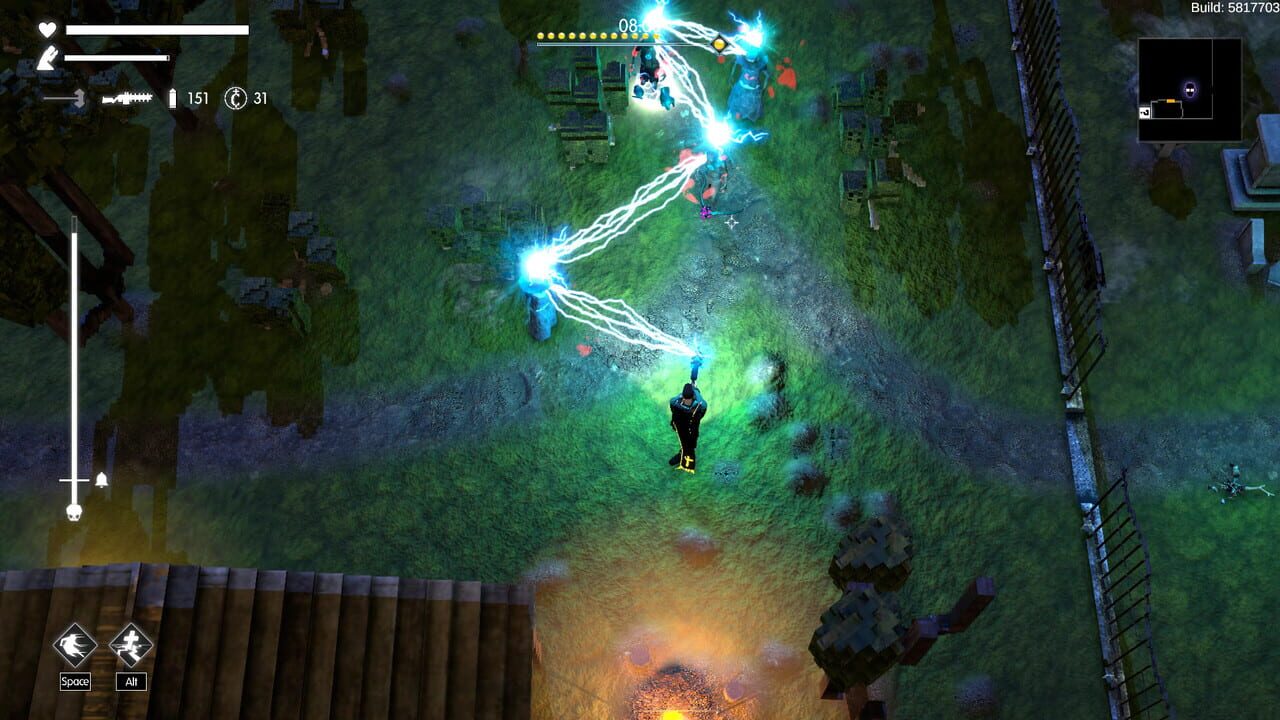Click the skull icon below the progress bar

tap(73, 512)
